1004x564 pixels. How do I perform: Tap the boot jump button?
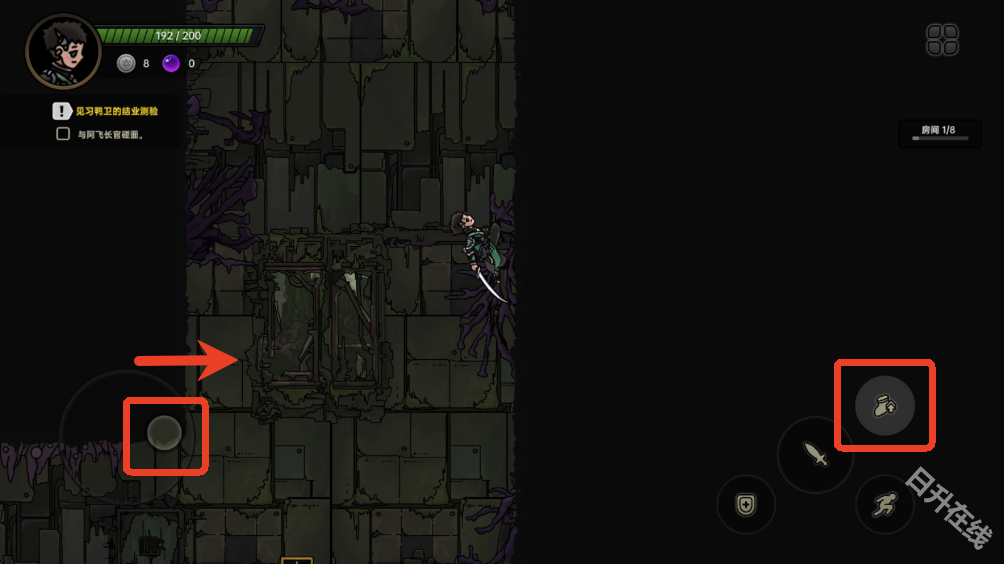885,405
